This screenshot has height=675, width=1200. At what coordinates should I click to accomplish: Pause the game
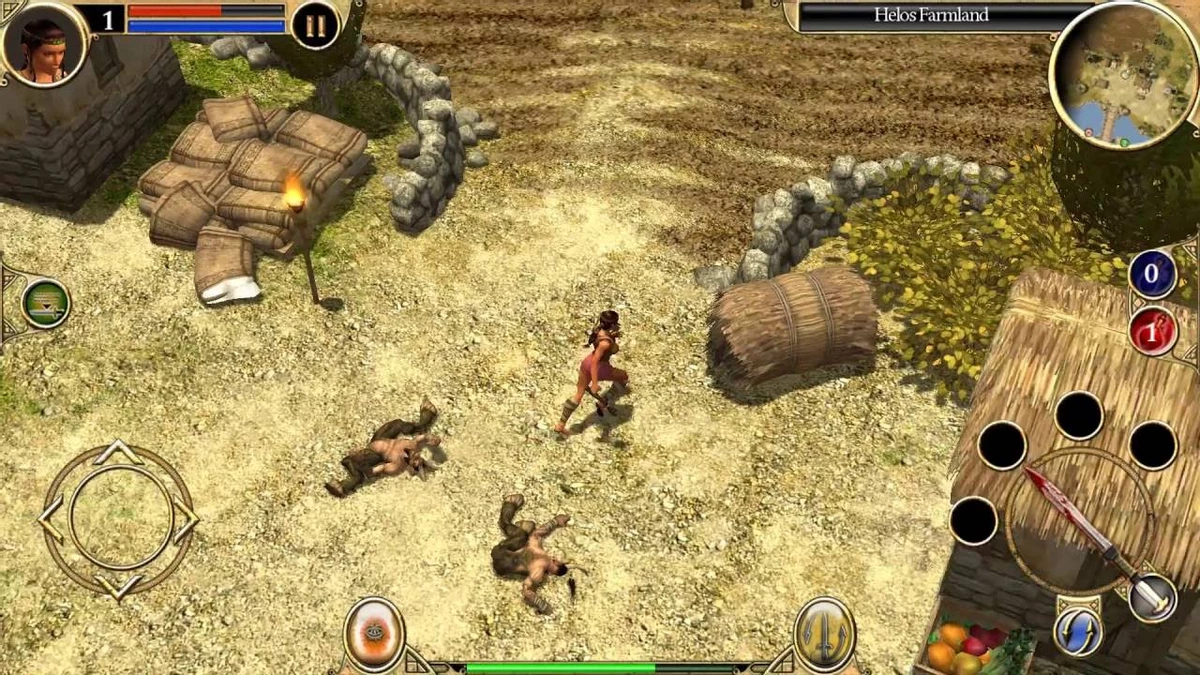[315, 25]
